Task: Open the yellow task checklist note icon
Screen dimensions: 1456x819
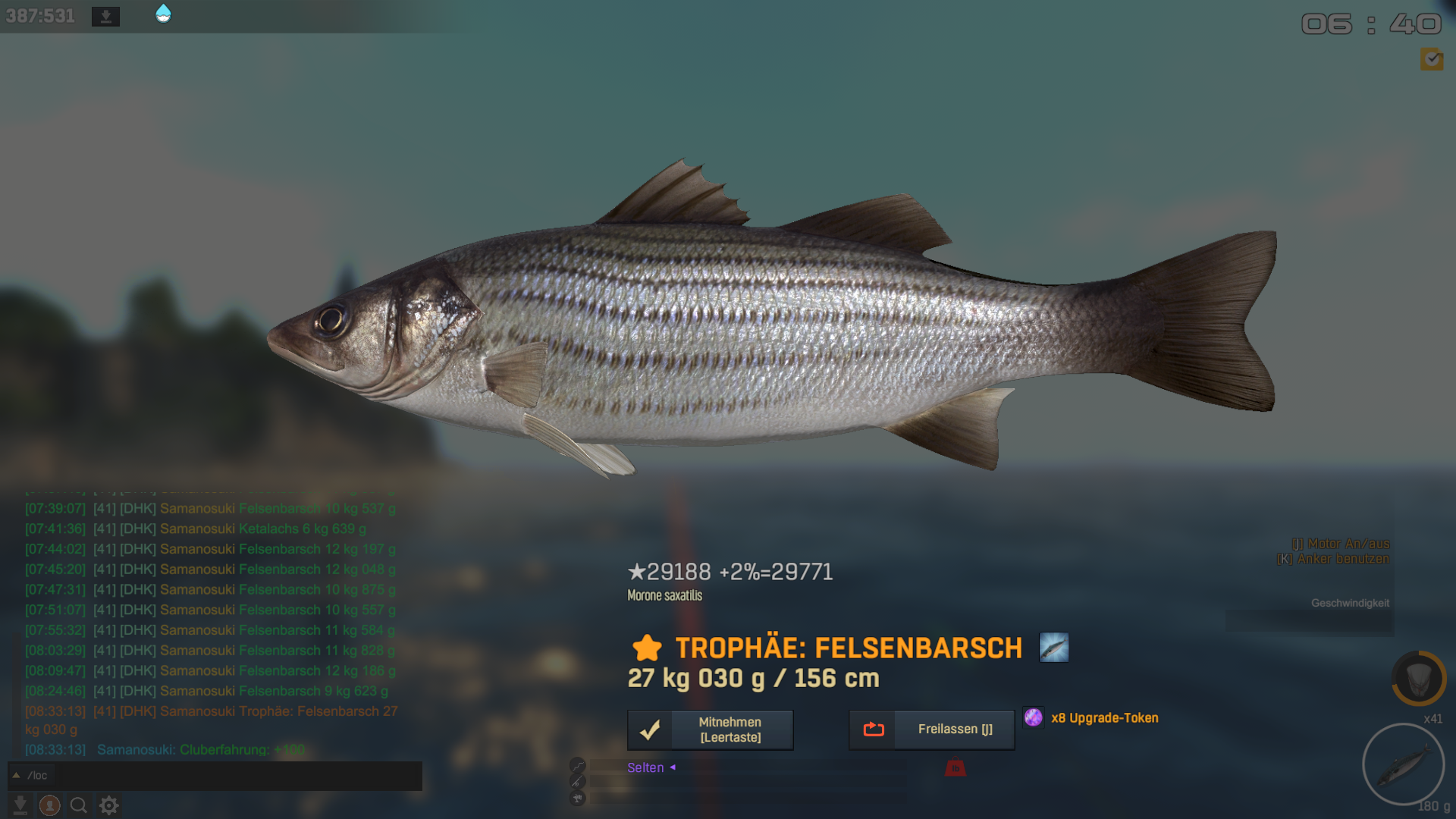Action: click(1432, 58)
